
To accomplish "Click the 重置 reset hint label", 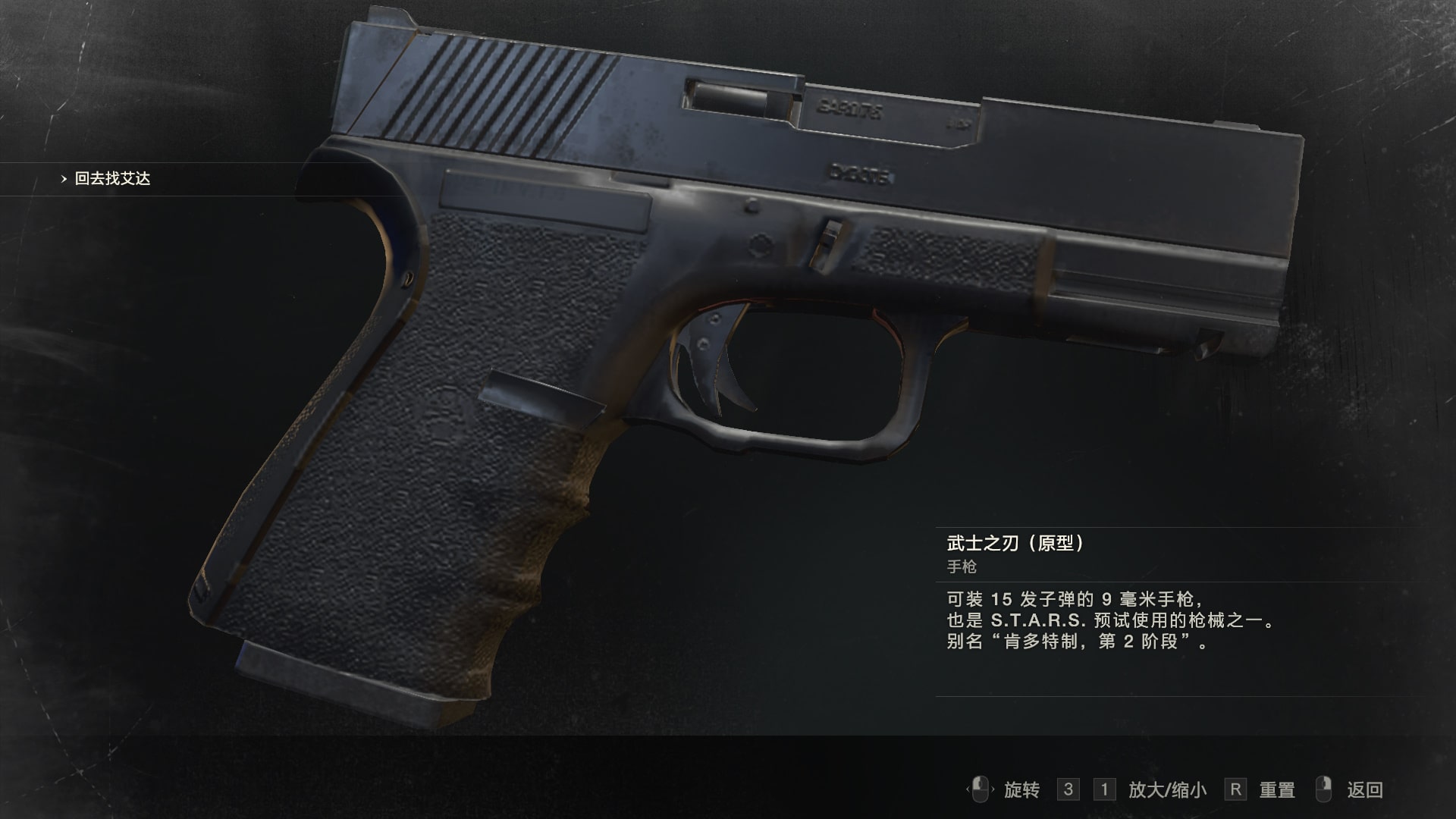I will (1279, 789).
